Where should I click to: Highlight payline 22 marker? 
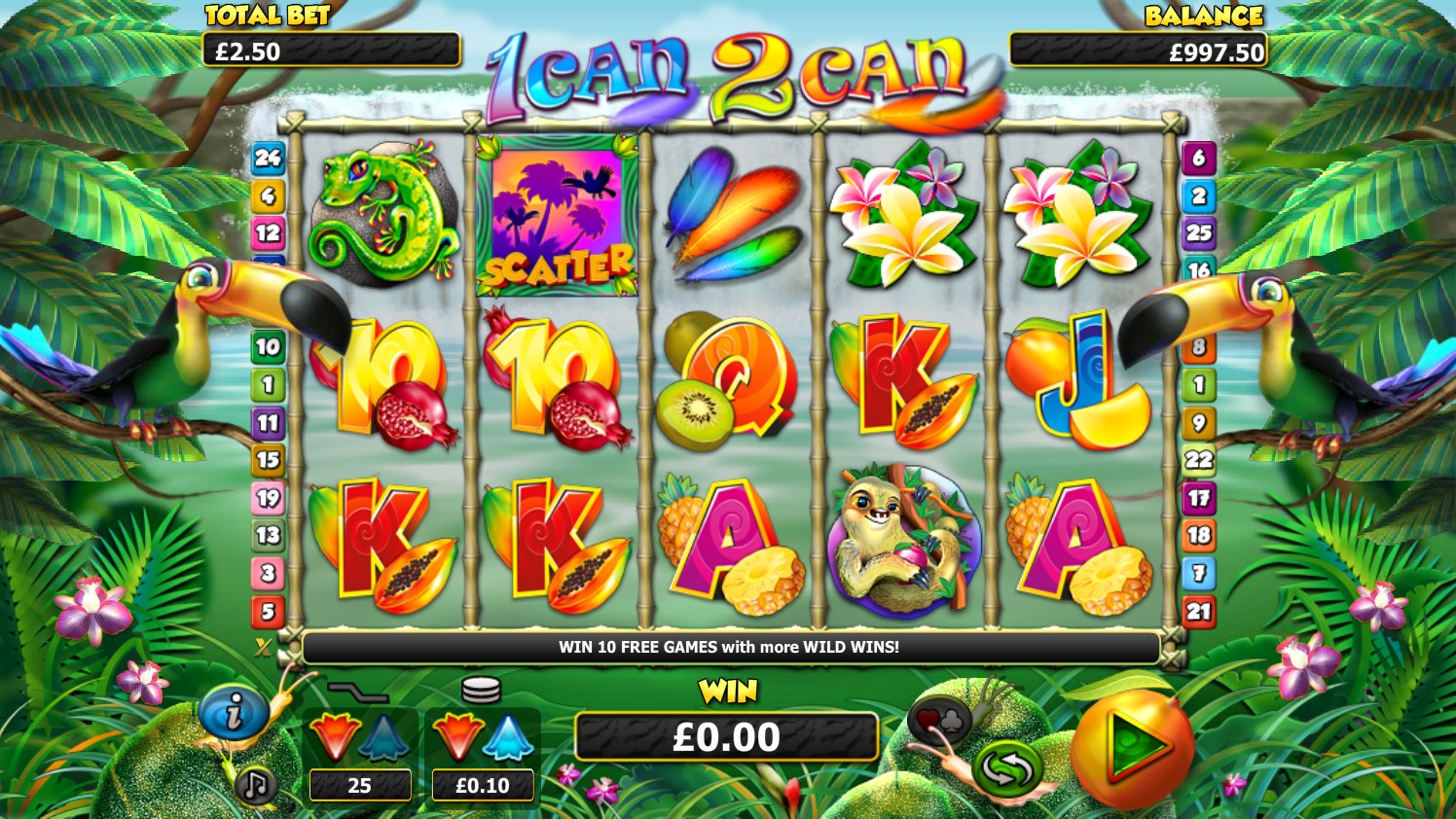[x=1199, y=460]
